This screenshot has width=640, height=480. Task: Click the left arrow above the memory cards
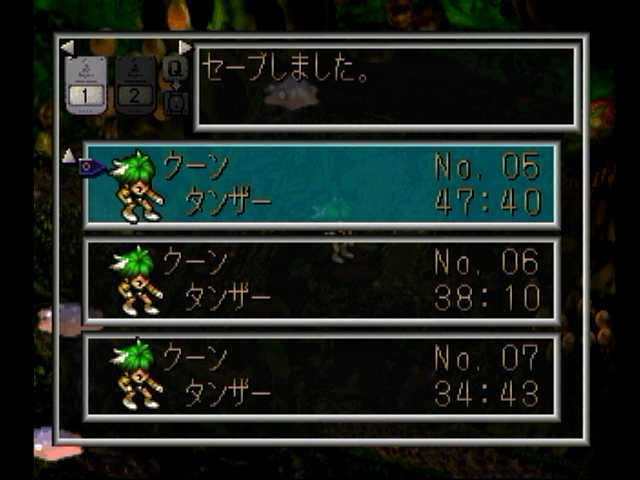pos(66,47)
